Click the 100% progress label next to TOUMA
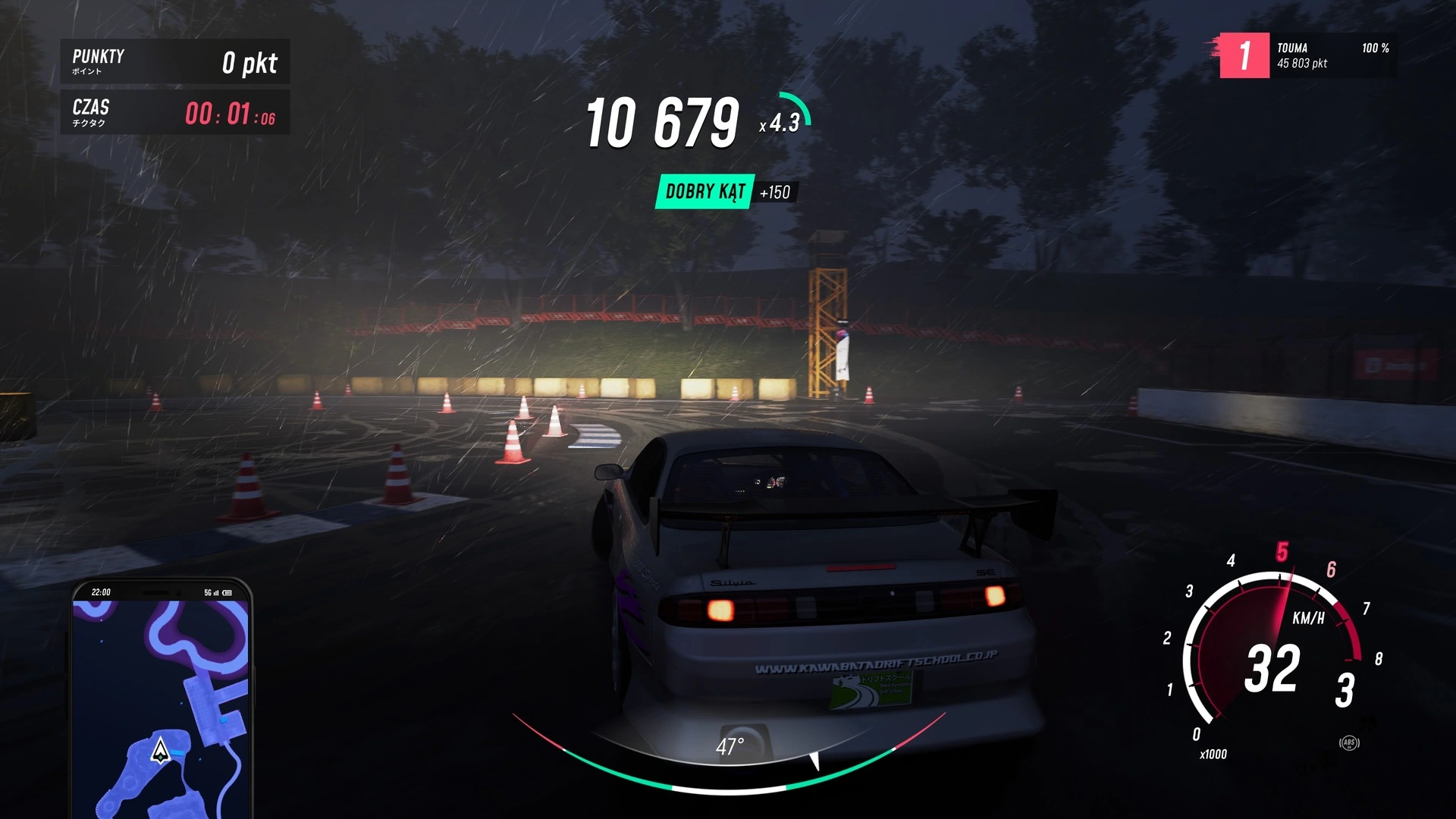The height and width of the screenshot is (819, 1456). 1375,49
